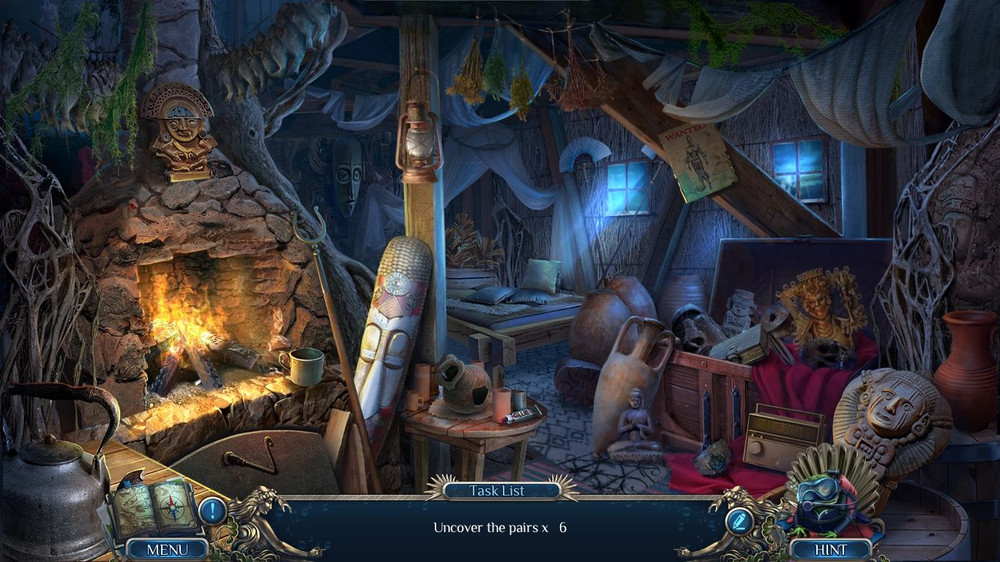1000x562 pixels.
Task: Use the Hint button
Action: 830,549
